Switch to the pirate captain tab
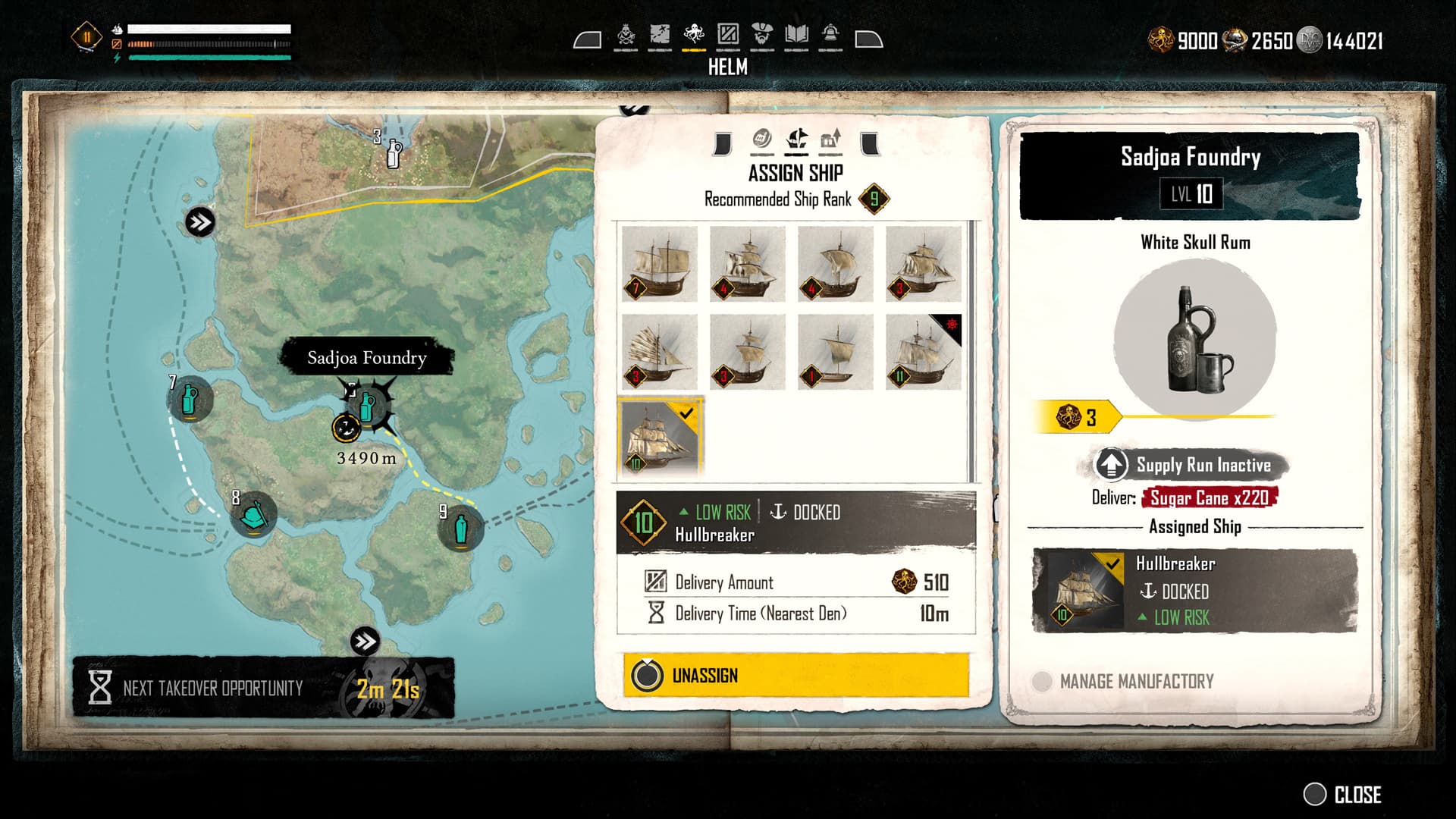The height and width of the screenshot is (819, 1456). (762, 35)
